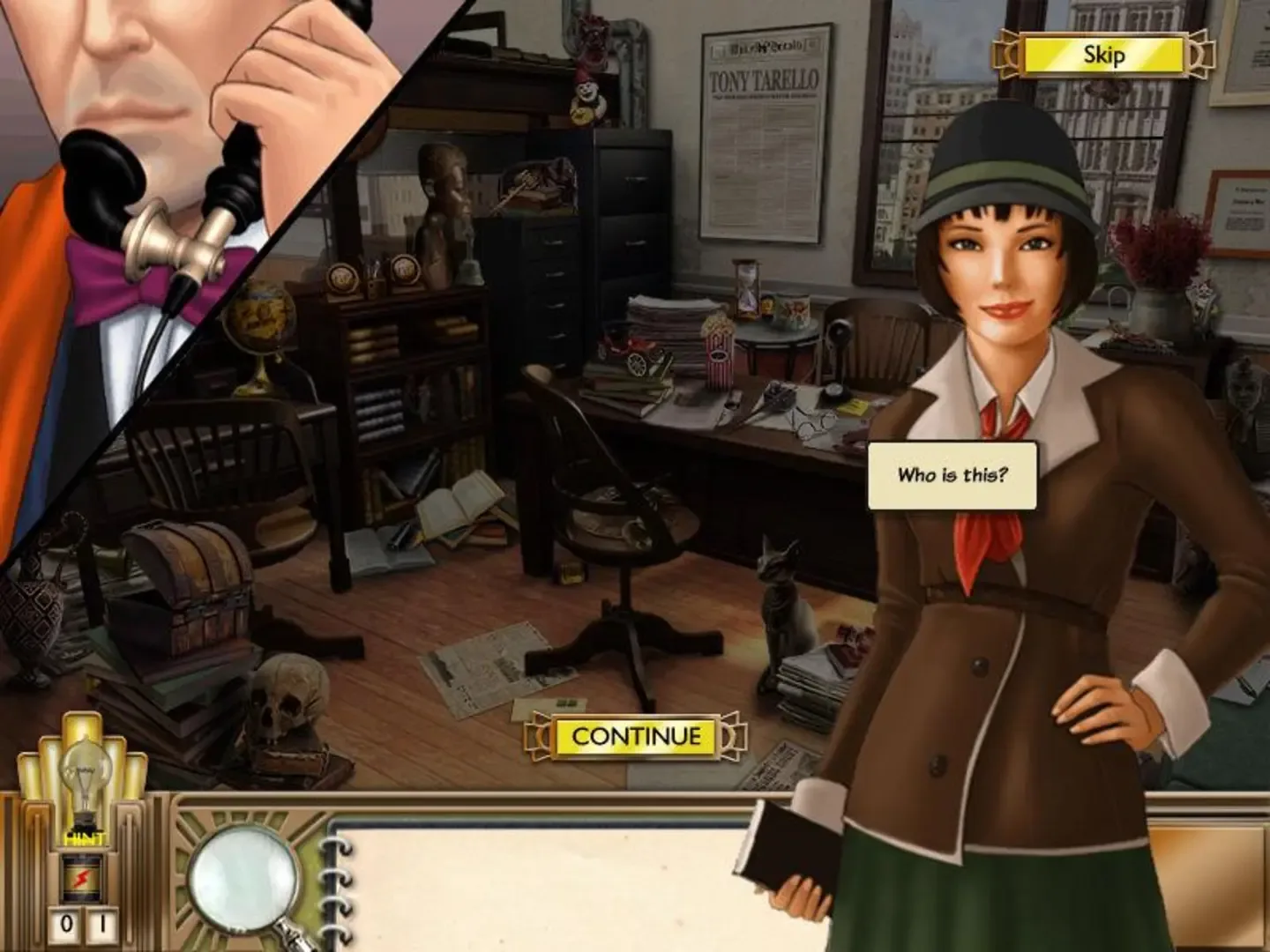Select the eyeglasses lying on the desk
The height and width of the screenshot is (952, 1270).
click(x=812, y=423)
